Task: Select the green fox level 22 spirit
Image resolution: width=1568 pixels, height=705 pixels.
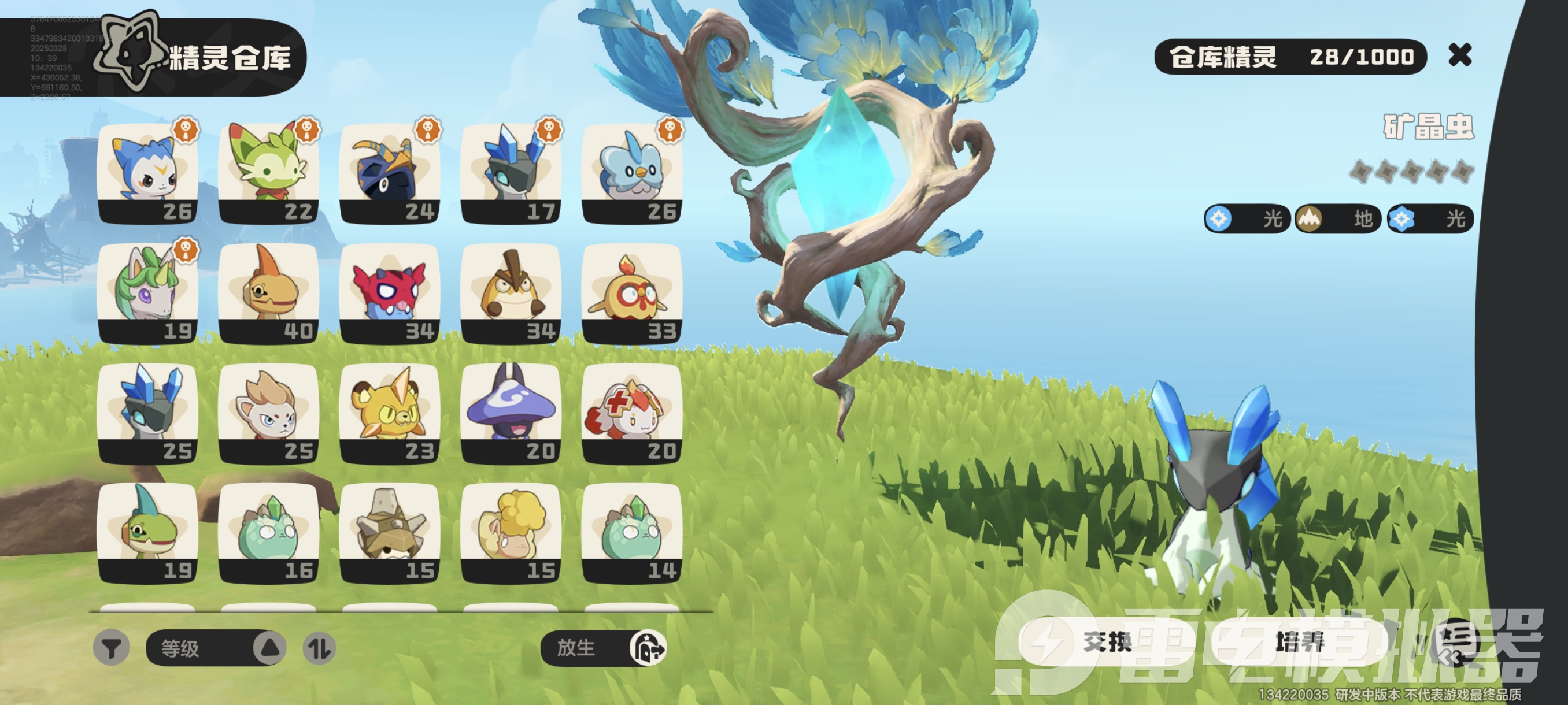Action: (268, 173)
